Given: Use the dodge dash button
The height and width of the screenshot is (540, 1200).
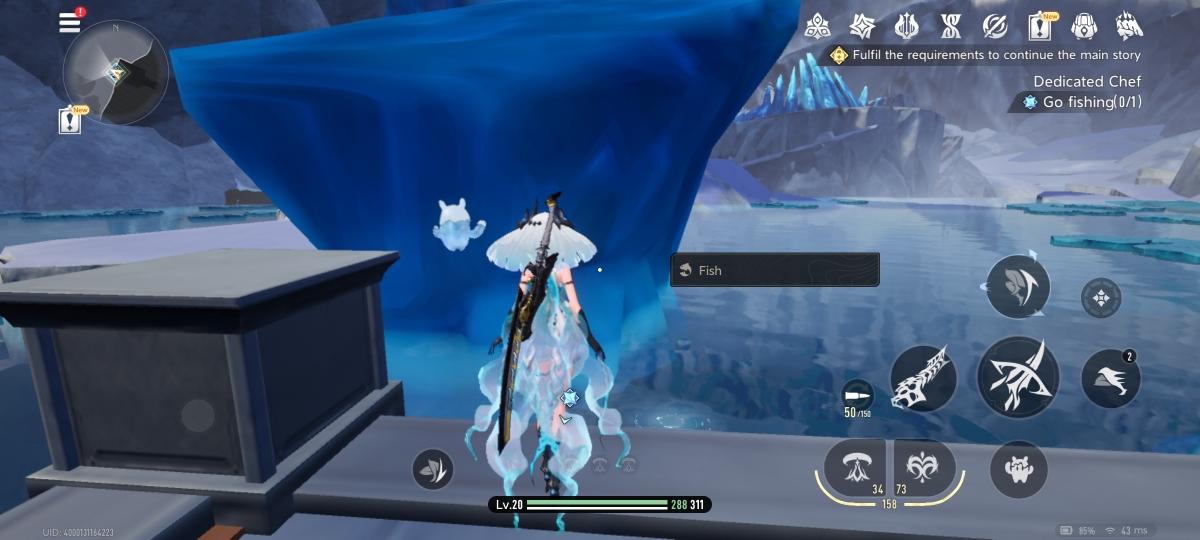Looking at the screenshot, I should [x=1110, y=379].
